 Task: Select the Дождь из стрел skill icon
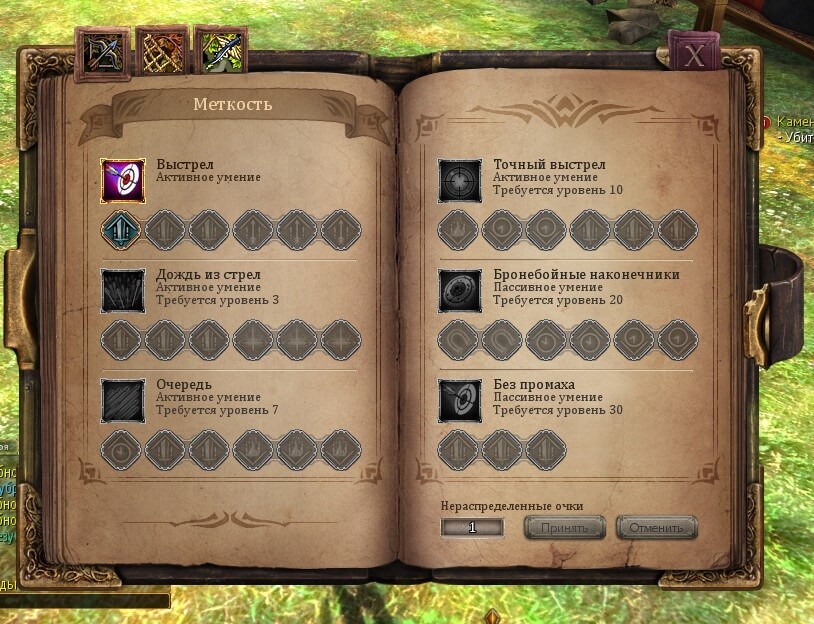coord(124,290)
